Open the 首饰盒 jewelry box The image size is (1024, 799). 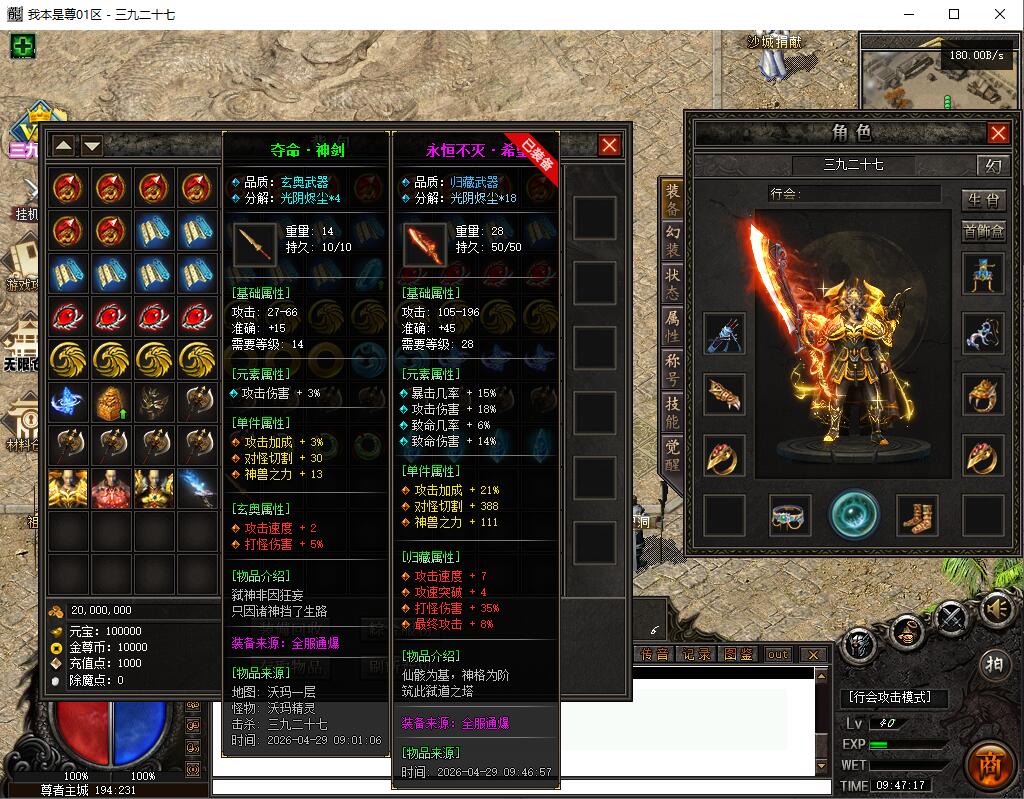tap(983, 231)
